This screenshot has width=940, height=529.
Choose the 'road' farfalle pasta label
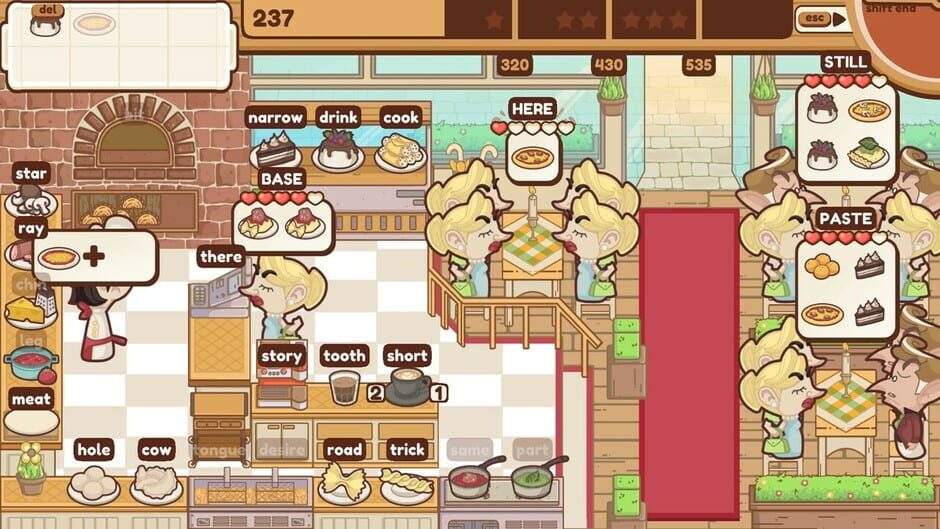click(x=344, y=450)
